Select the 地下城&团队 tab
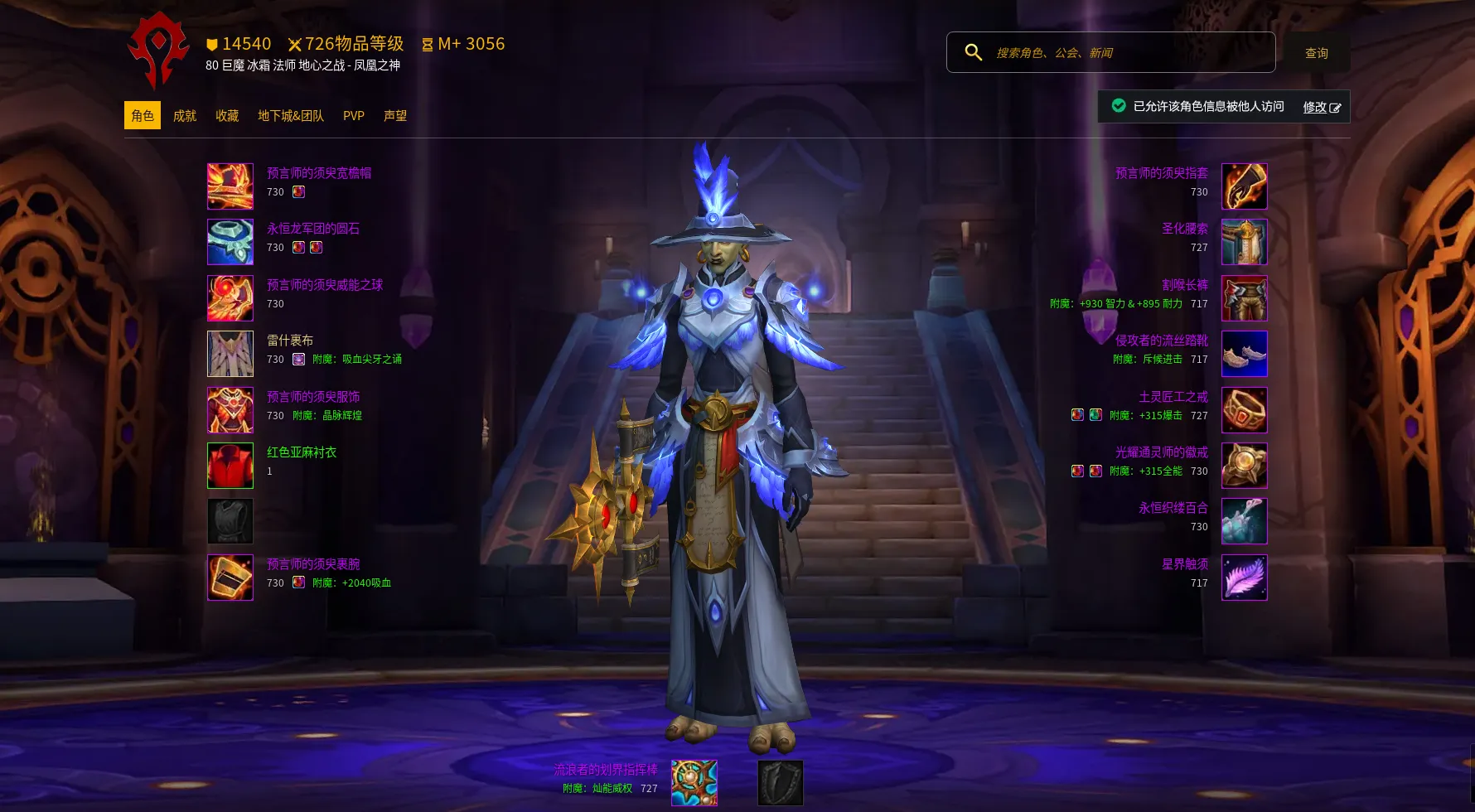Screen dimensions: 1475x812 coord(291,116)
